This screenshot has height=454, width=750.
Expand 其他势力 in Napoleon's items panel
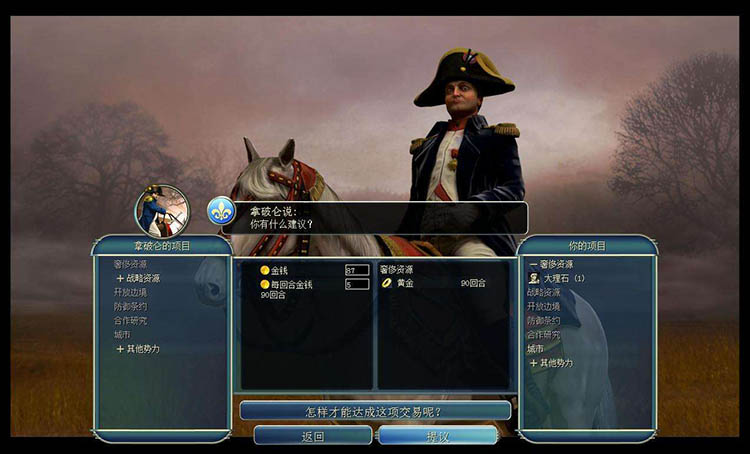[138, 349]
